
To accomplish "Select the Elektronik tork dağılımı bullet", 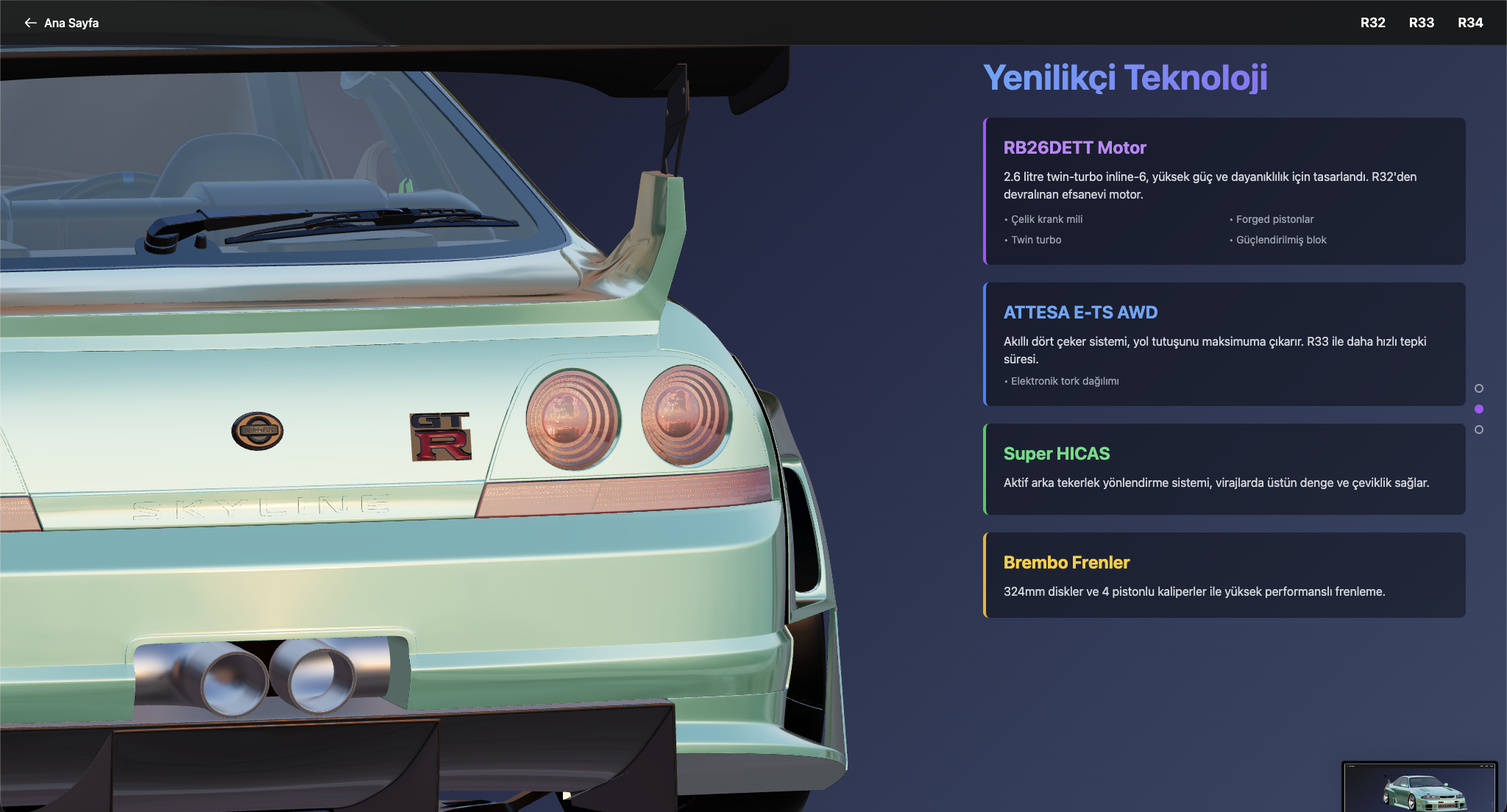I will click(x=1064, y=380).
